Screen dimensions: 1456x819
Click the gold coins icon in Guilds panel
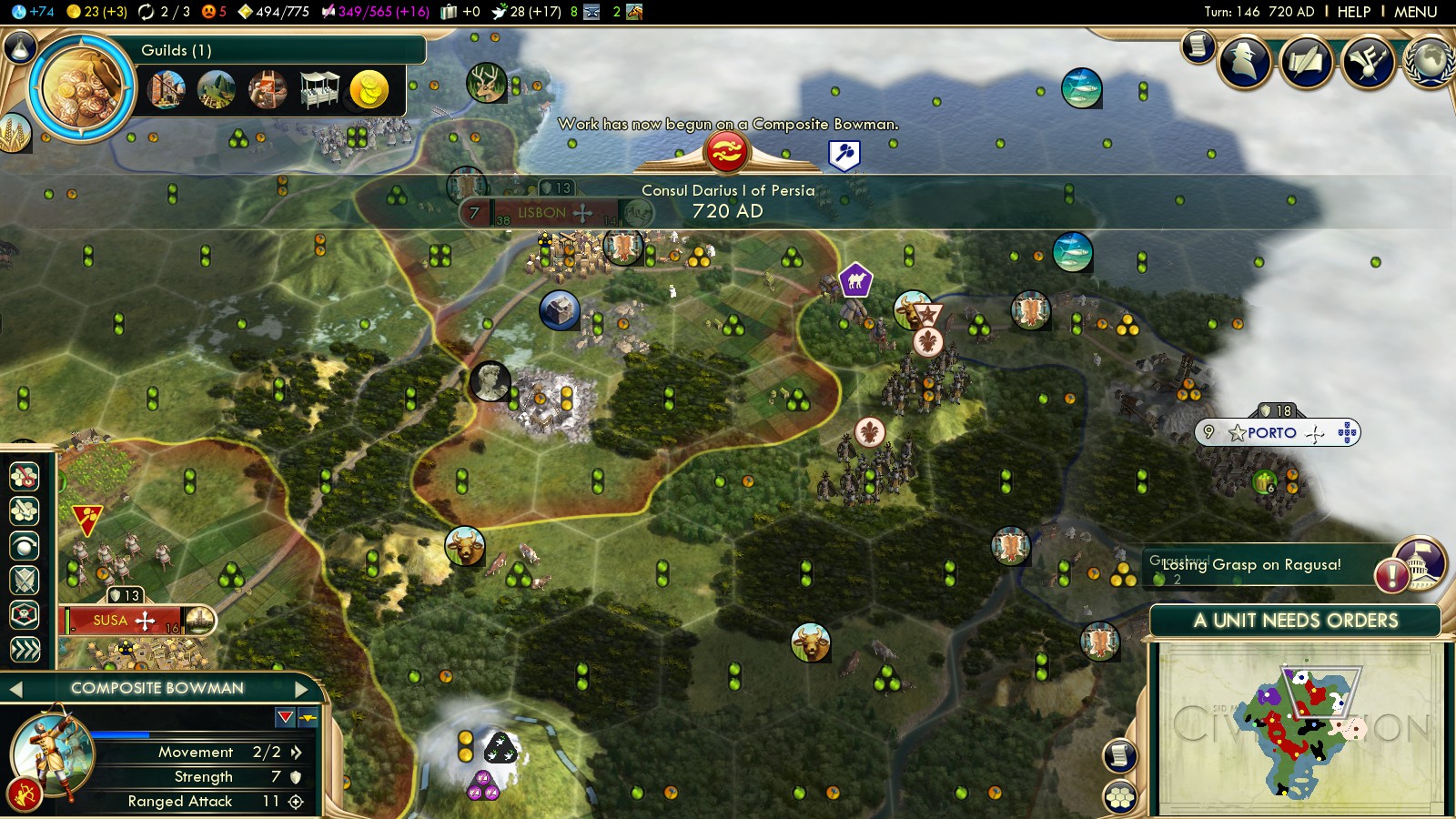coord(369,88)
